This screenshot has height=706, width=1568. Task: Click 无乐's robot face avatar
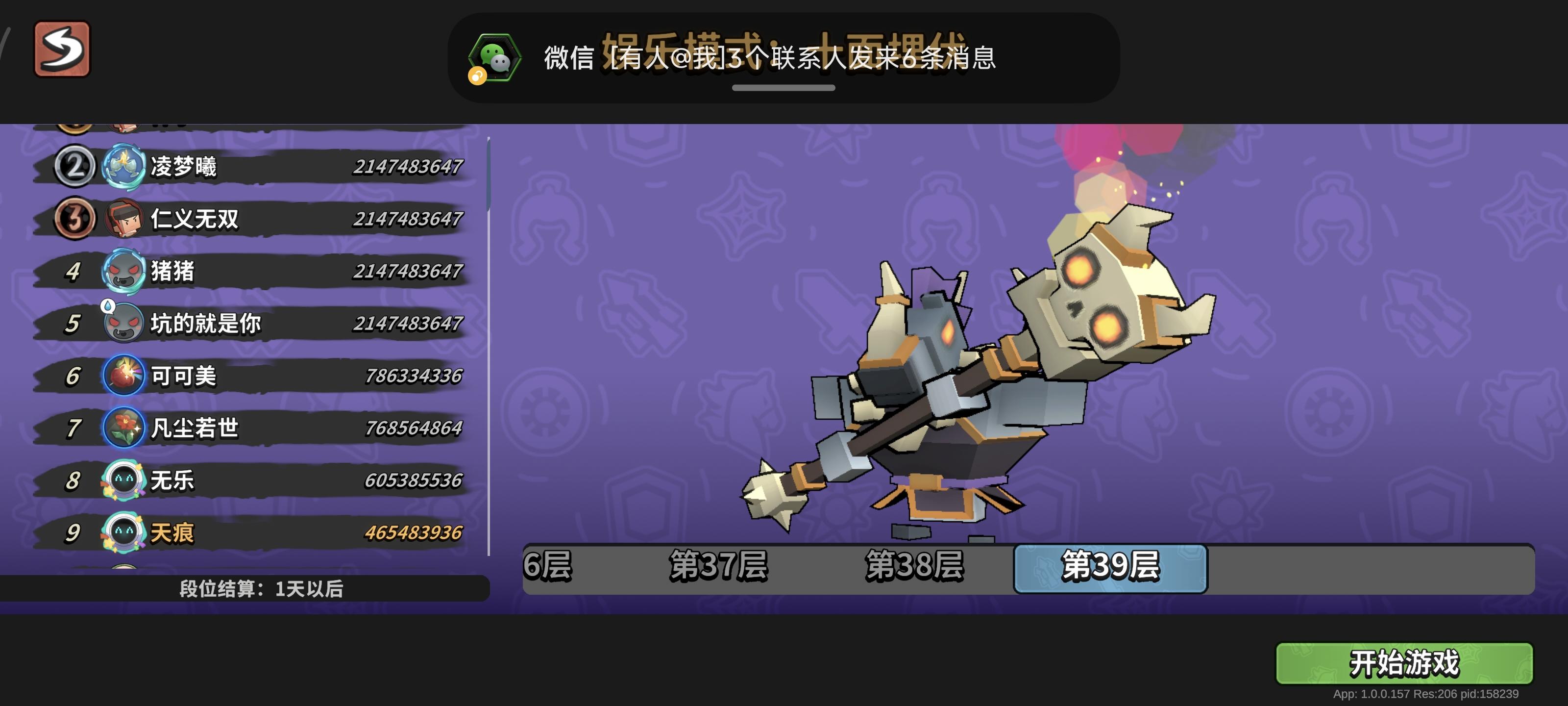click(124, 480)
